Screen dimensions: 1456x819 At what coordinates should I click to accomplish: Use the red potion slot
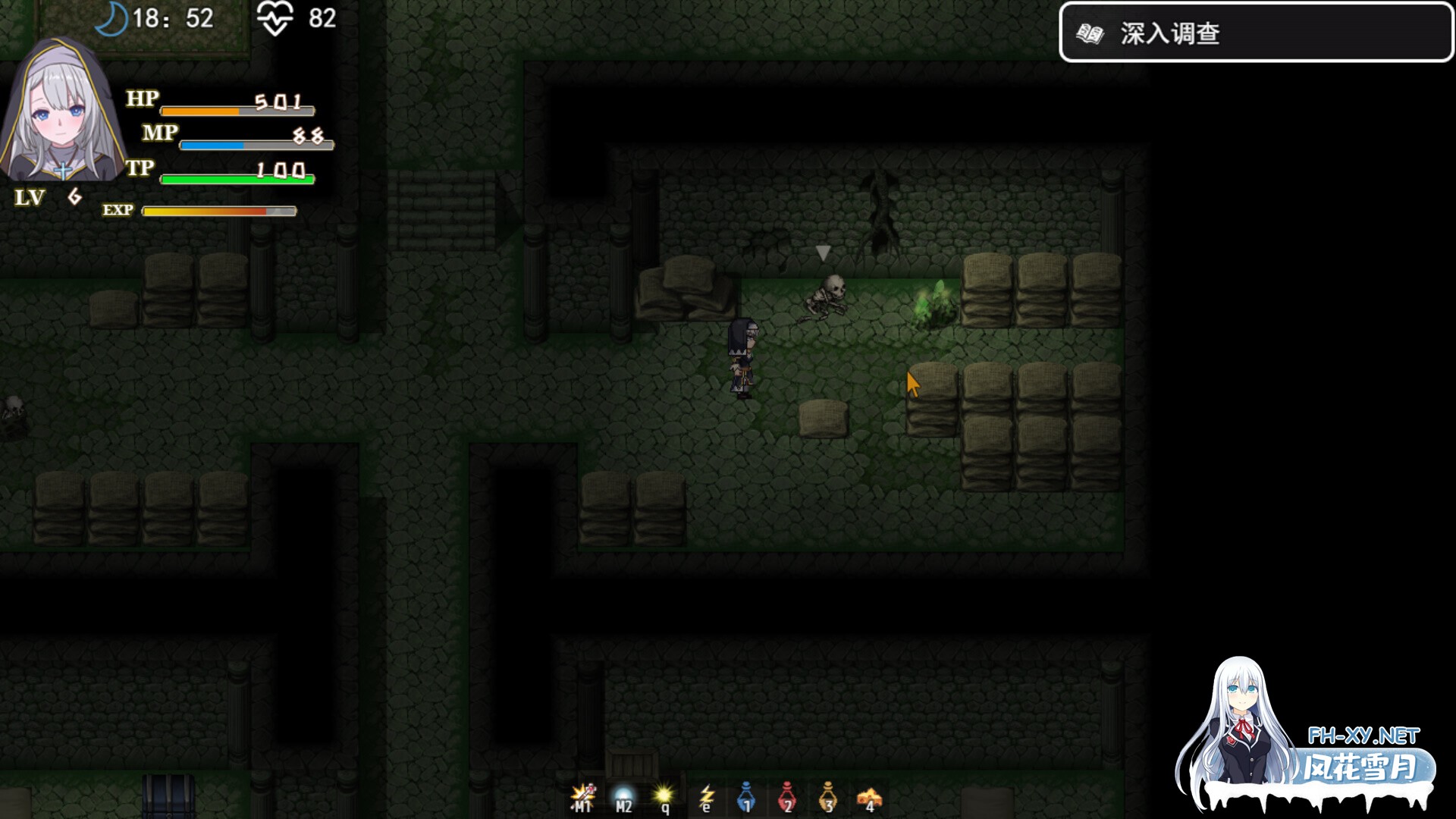tap(787, 796)
